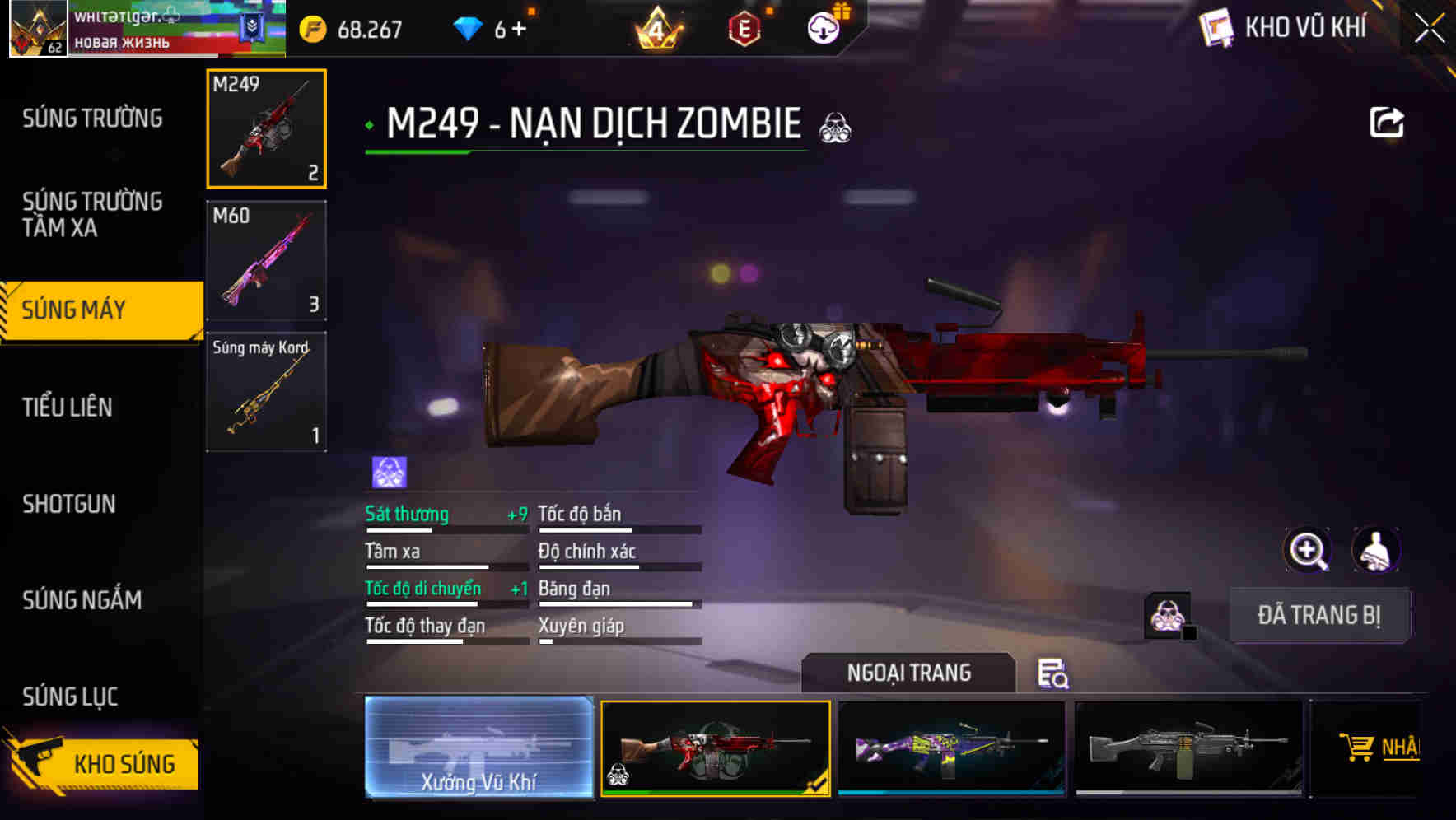Open the TIỂU LIÊN weapon category

coord(69,407)
